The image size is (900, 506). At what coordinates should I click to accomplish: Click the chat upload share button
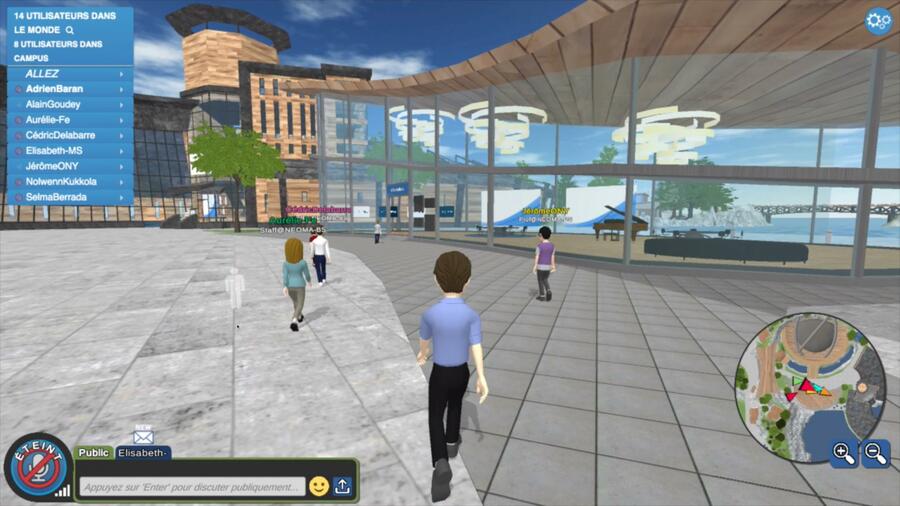pyautogui.click(x=343, y=486)
